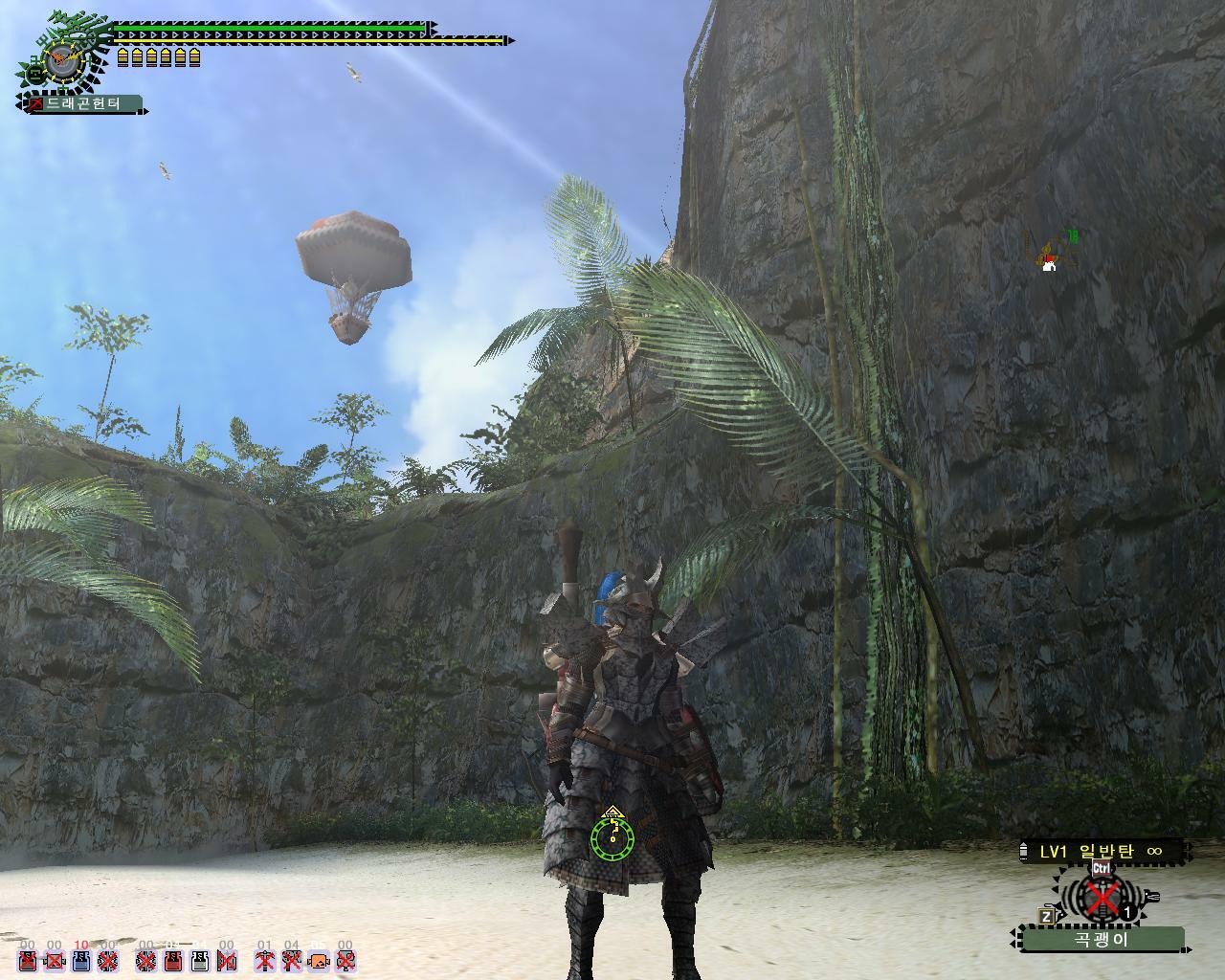
Task: Click the round crossed-out item wheel icon
Action: [x=1102, y=898]
